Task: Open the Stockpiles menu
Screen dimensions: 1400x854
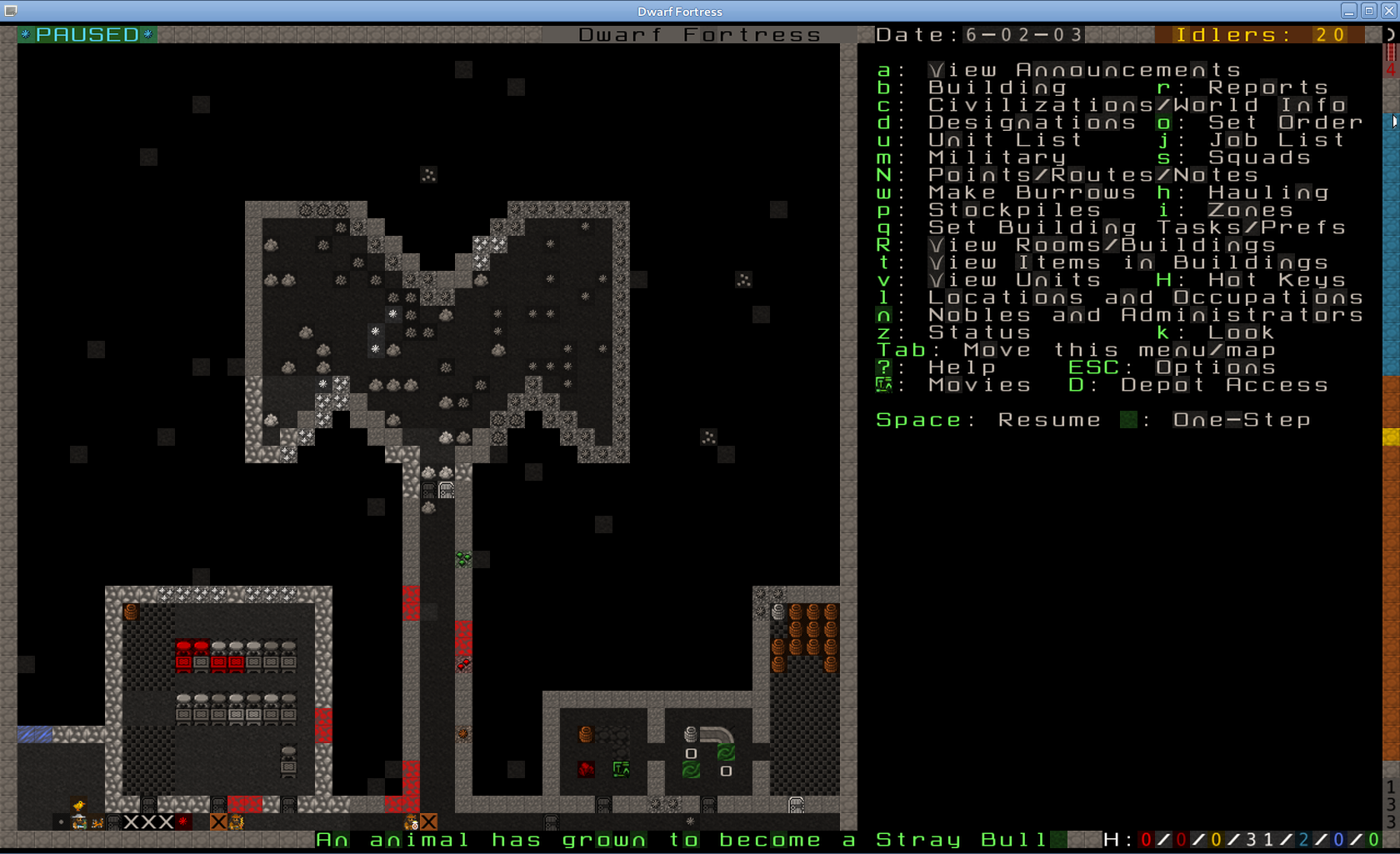Action: coord(1014,210)
